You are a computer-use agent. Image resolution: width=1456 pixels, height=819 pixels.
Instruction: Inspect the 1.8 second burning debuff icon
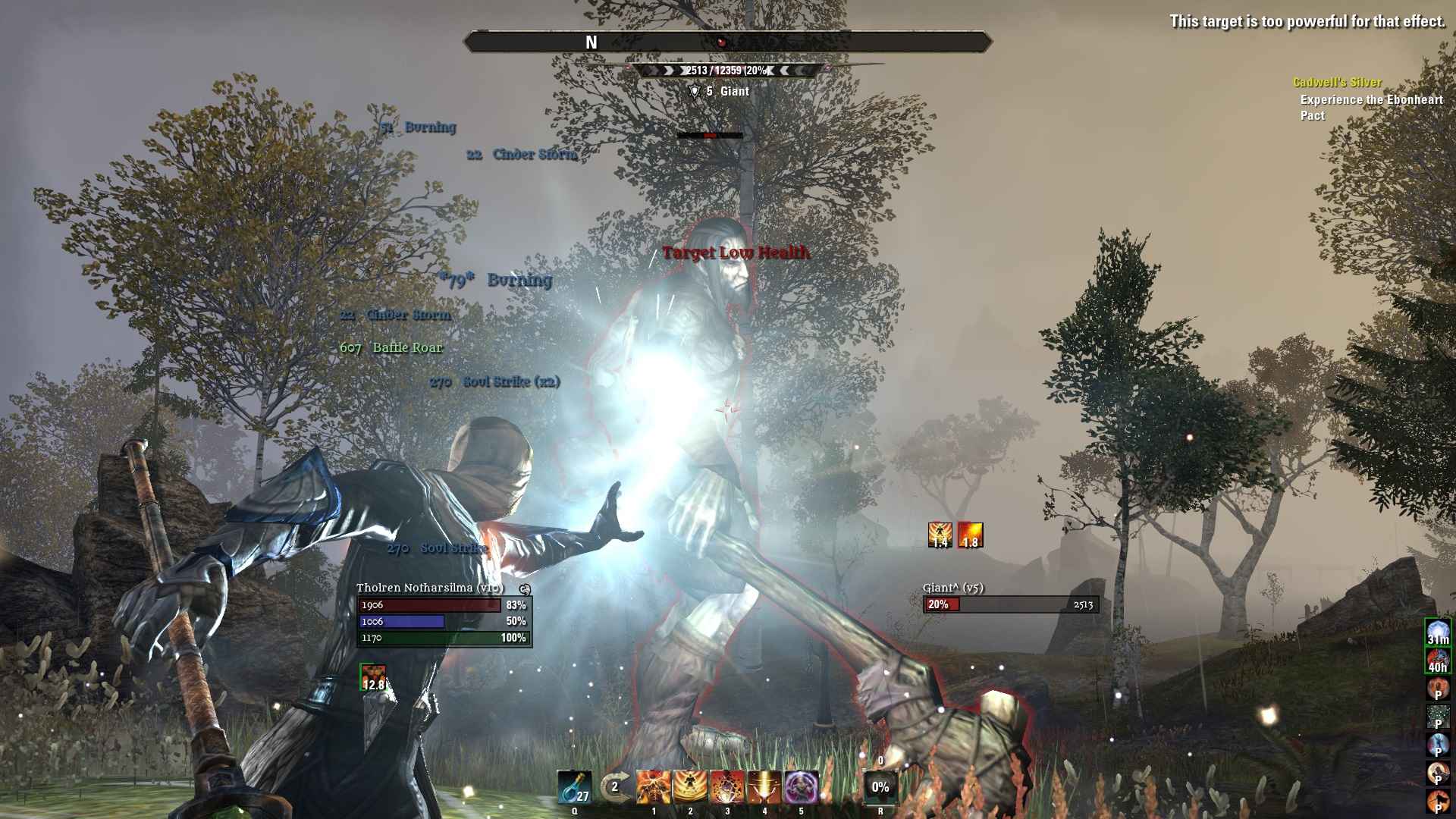(971, 535)
